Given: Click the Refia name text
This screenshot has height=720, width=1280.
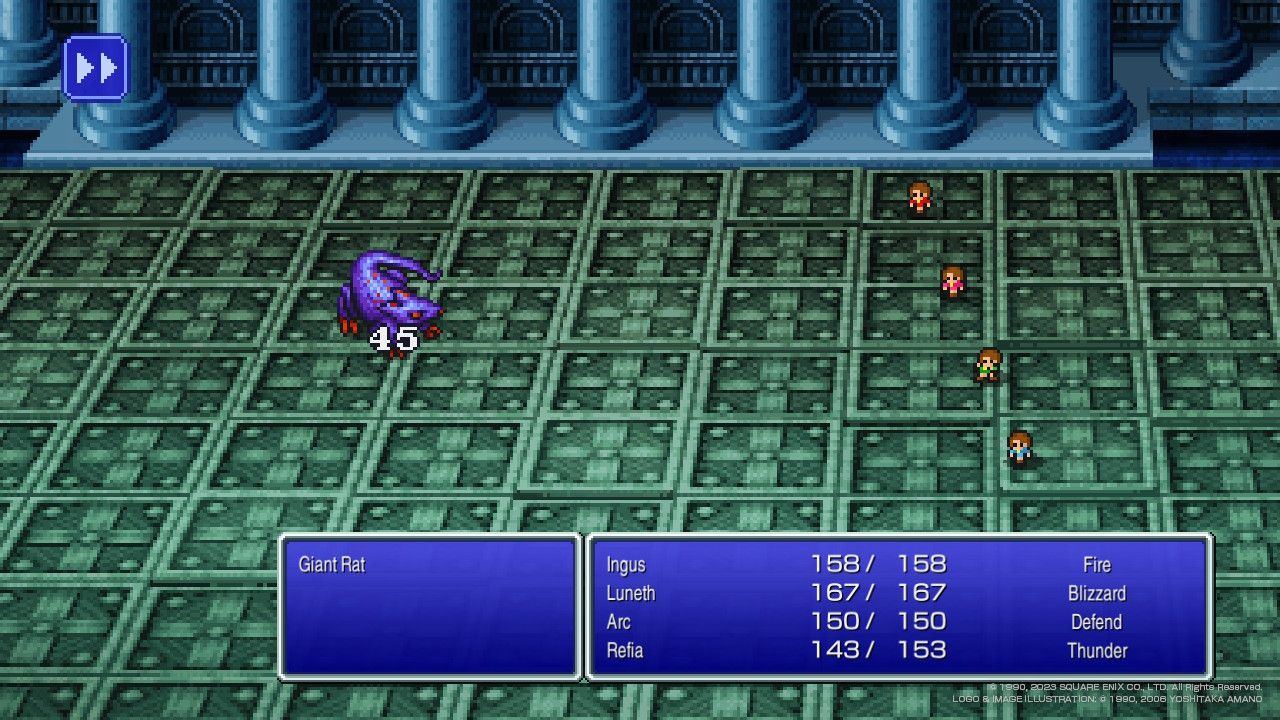Looking at the screenshot, I should click(x=625, y=651).
